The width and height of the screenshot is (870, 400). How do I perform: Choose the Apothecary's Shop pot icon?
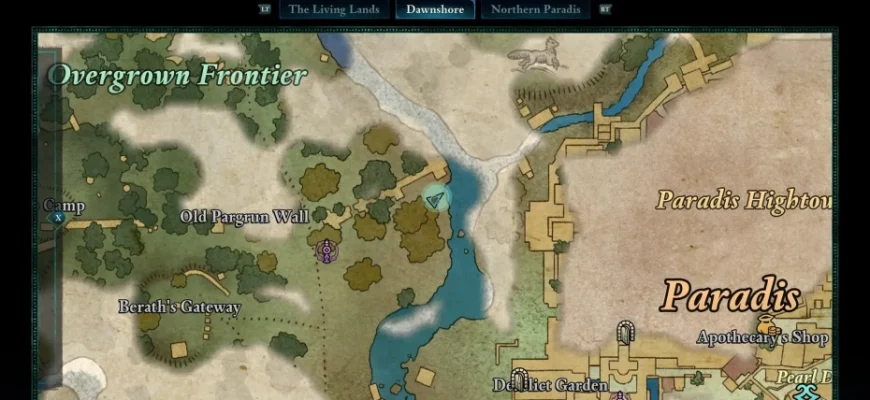(768, 324)
